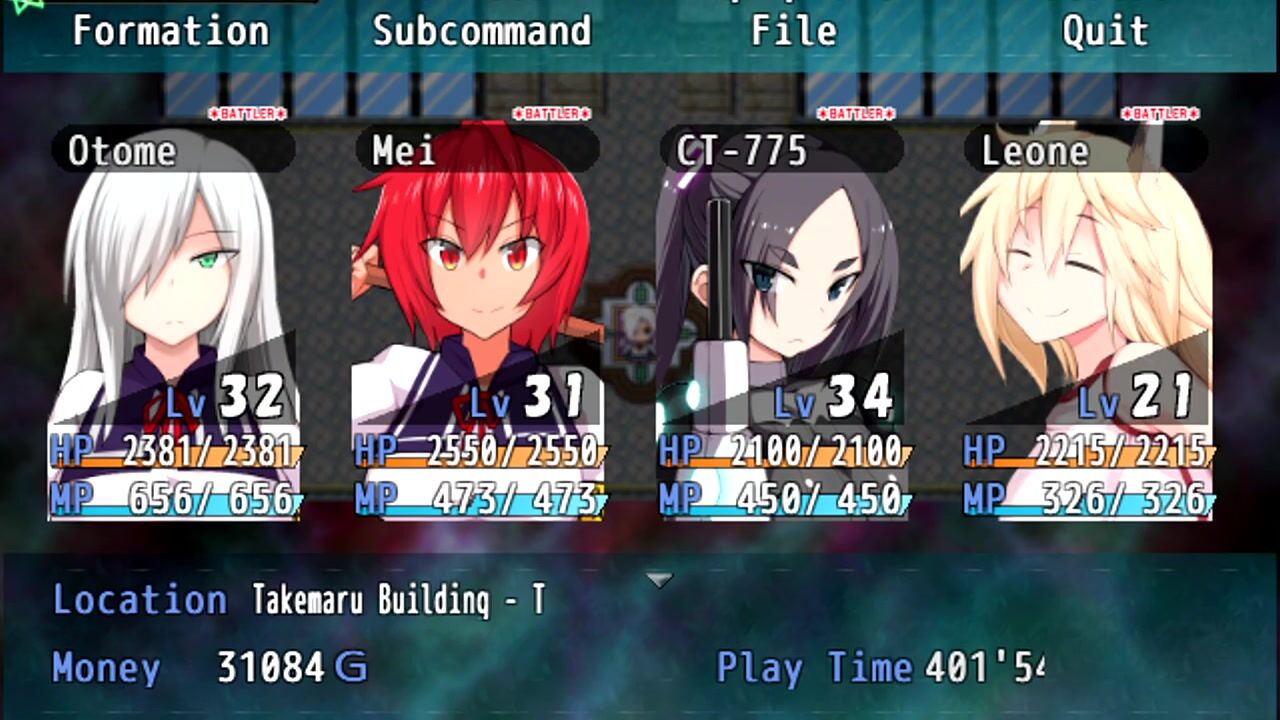Choose Mei's party portrait

pyautogui.click(x=478, y=320)
